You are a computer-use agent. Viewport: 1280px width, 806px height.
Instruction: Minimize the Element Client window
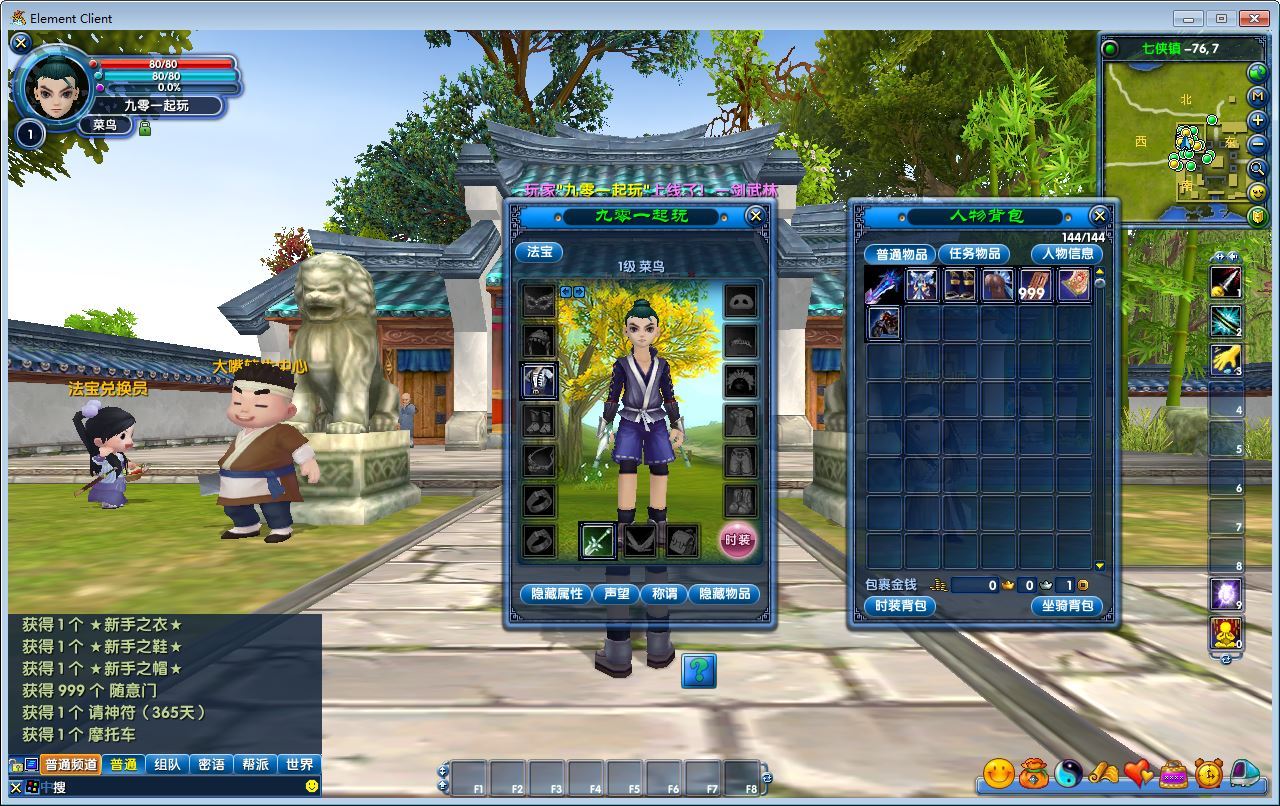(1188, 18)
